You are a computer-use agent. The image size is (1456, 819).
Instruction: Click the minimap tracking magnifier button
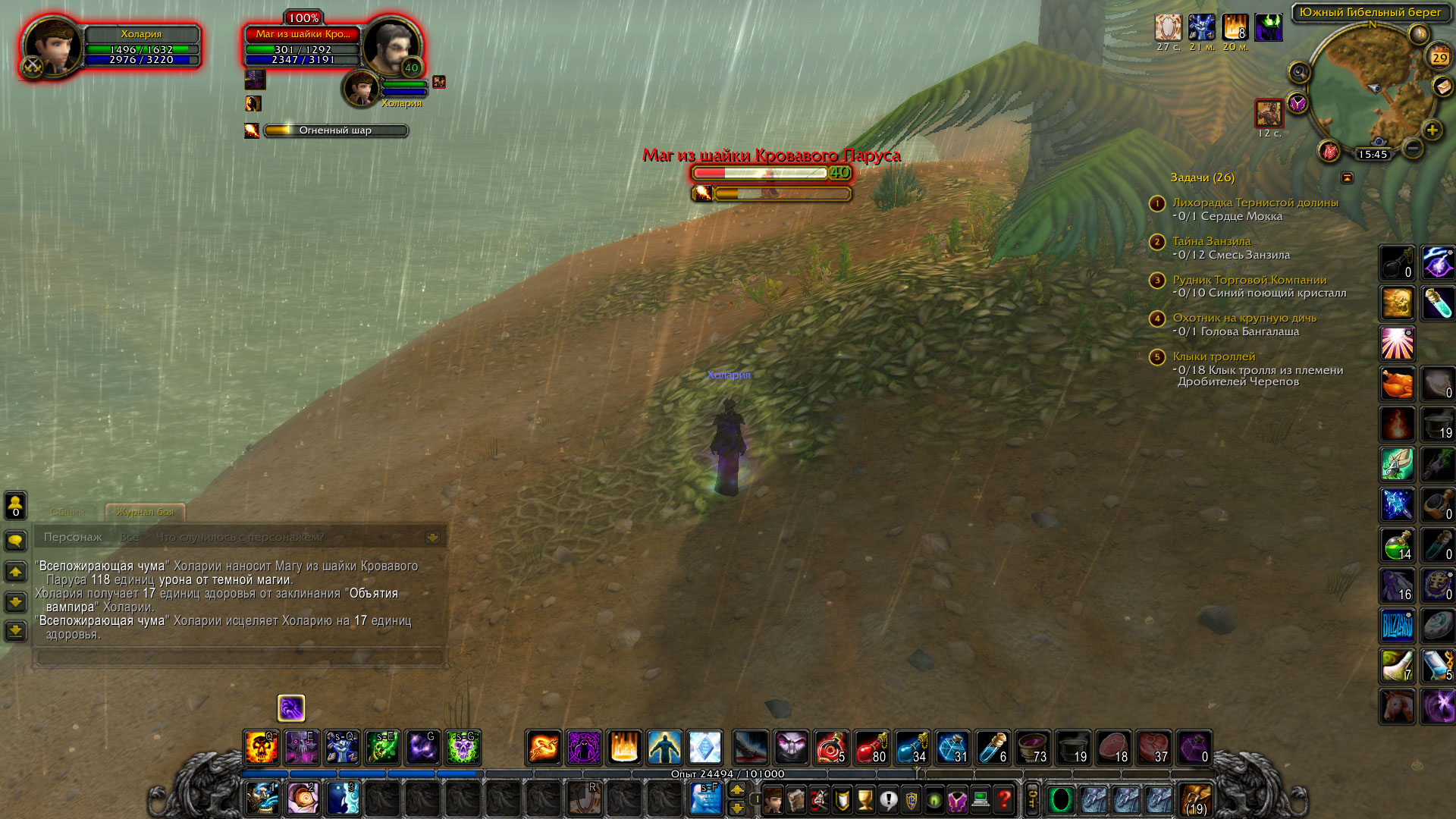tap(1299, 73)
